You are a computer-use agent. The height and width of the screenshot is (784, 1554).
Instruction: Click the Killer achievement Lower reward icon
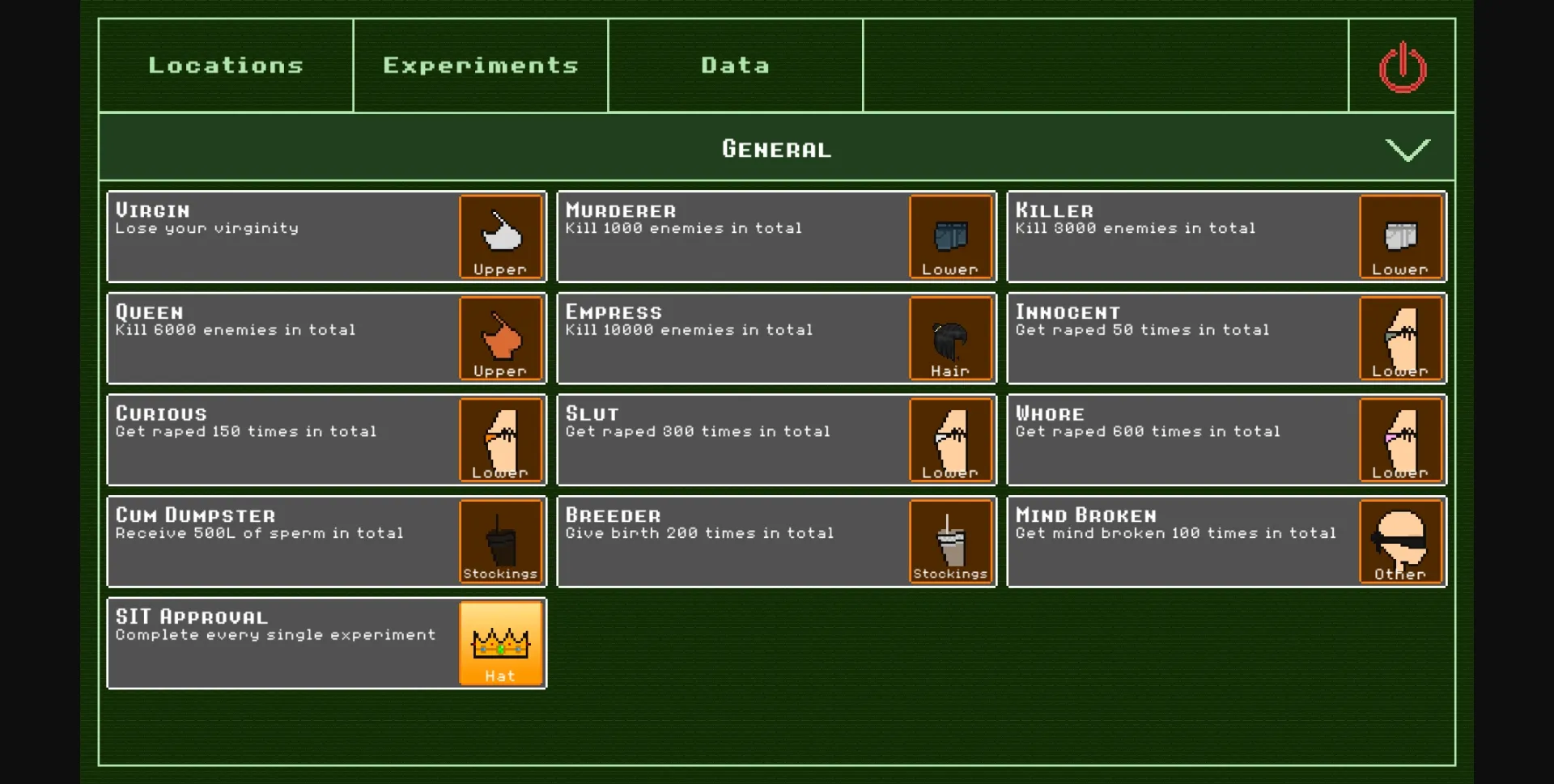pos(1401,236)
